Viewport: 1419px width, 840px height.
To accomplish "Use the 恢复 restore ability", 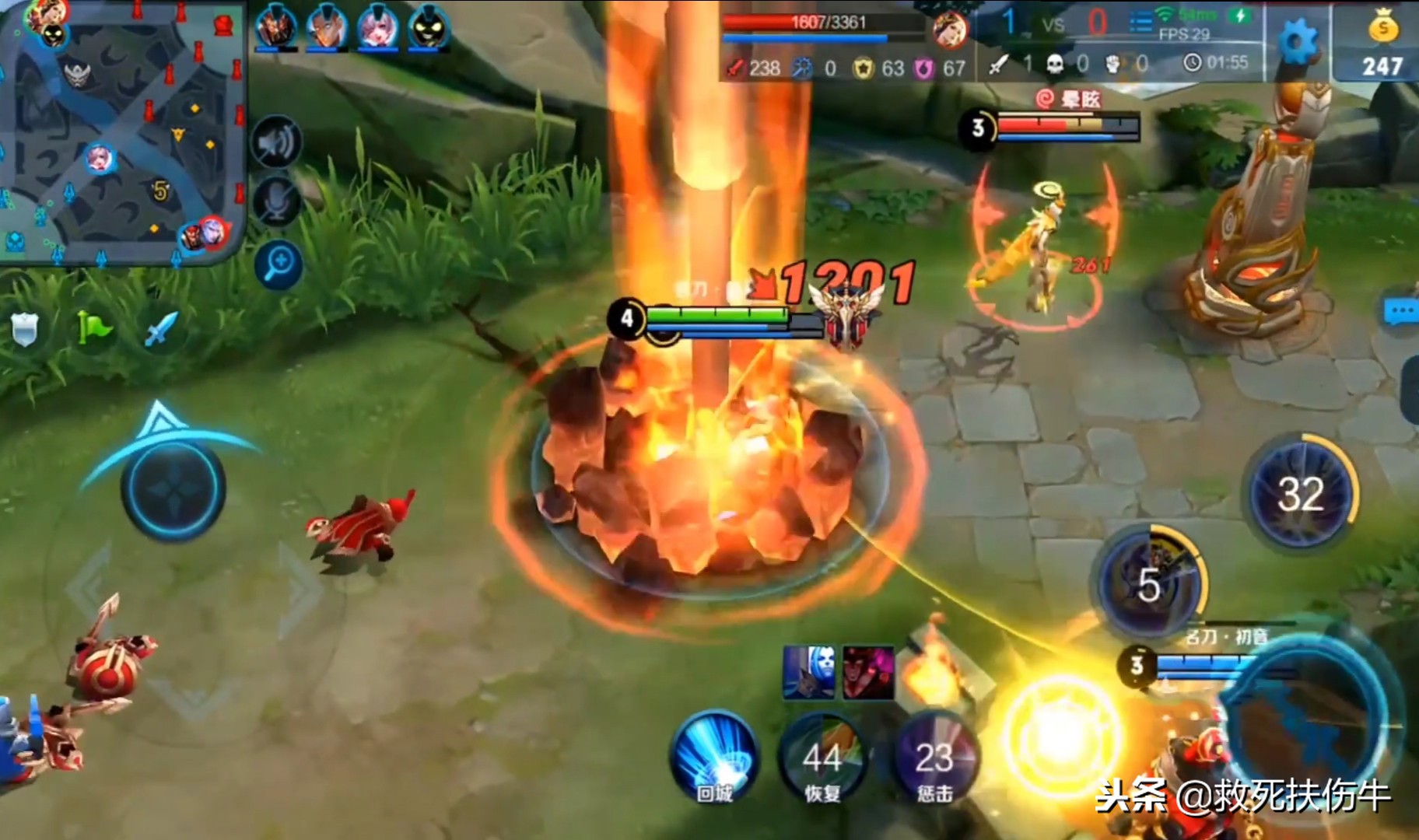I will click(x=822, y=758).
